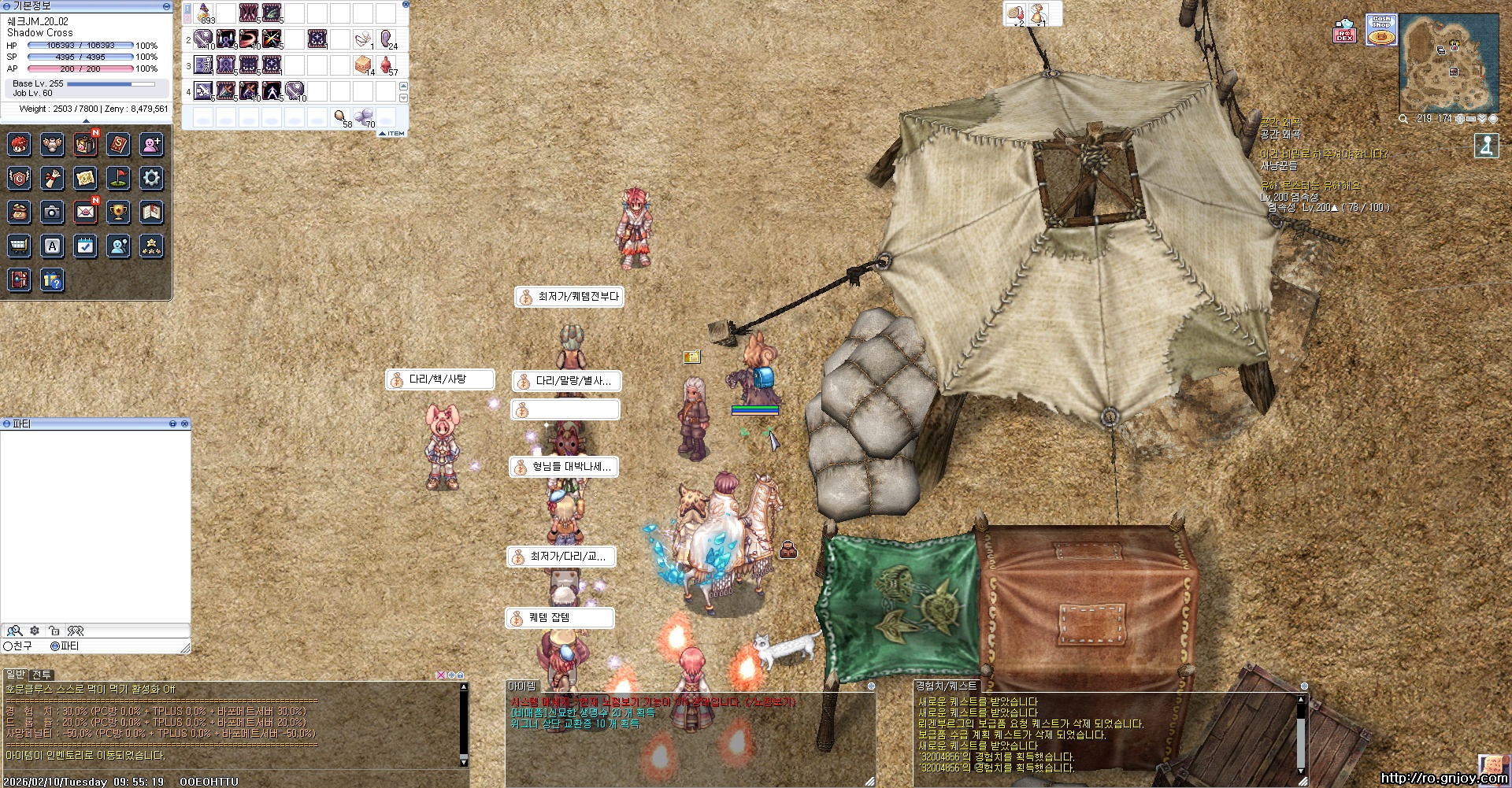Minimize the 기본정보 basic info window
Viewport: 1512px width, 788px height.
coord(166,6)
